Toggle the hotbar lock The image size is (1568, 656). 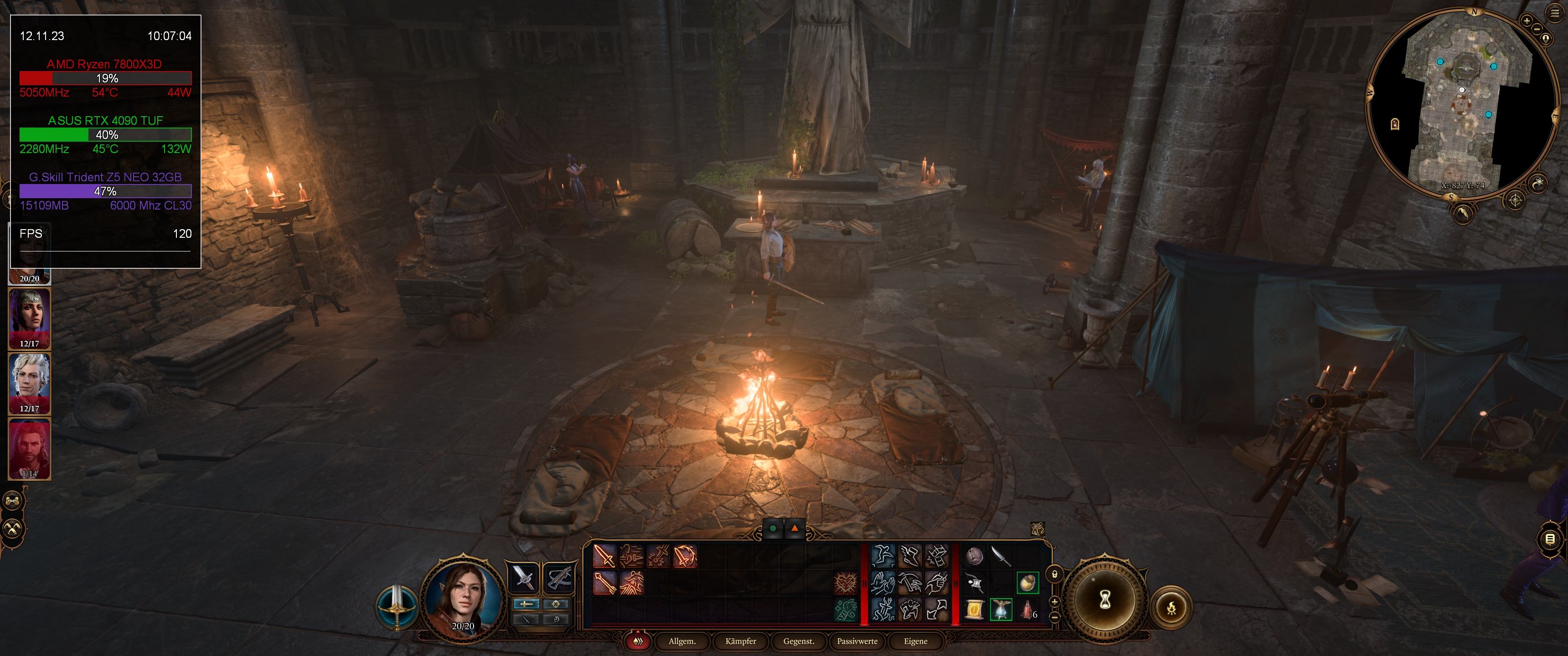[x=1055, y=574]
